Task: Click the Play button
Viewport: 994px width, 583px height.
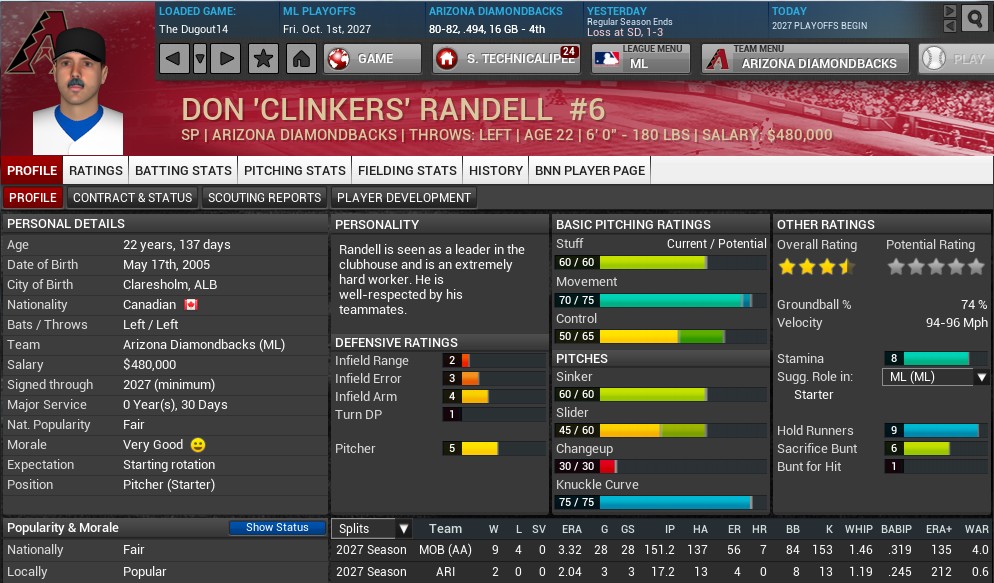Action: [x=954, y=59]
